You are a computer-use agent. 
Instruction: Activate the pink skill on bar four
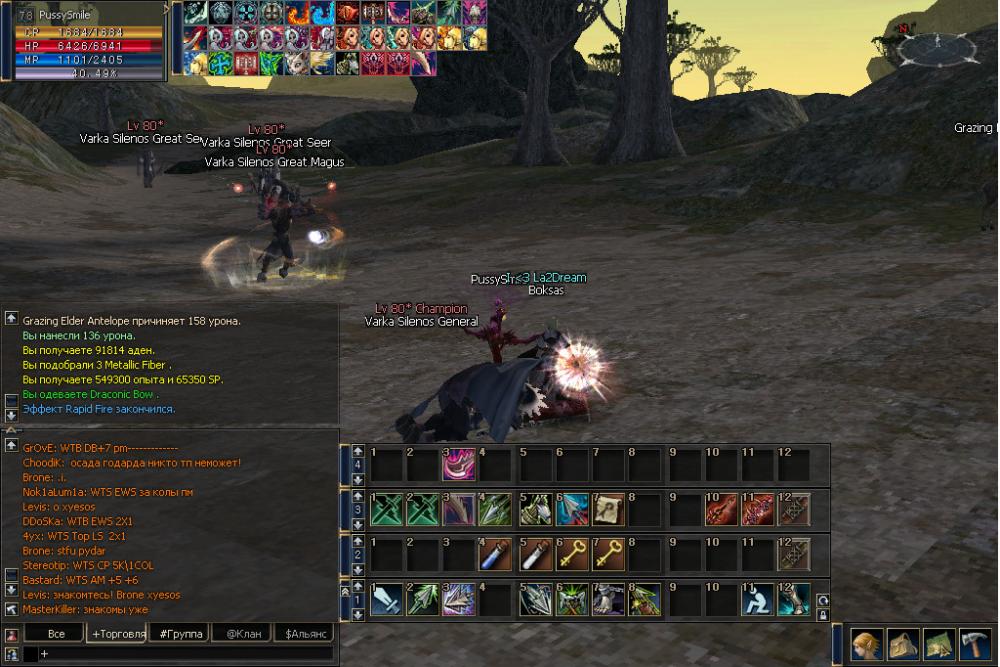[x=458, y=464]
